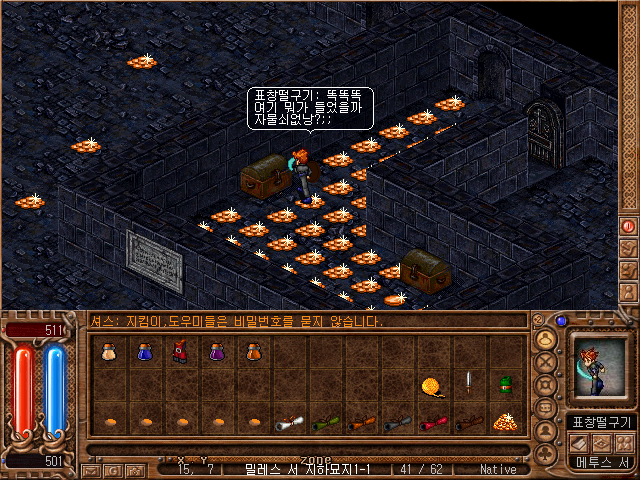The height and width of the screenshot is (480, 640).
Task: Click the red round button on right sidebar
Action: coord(629,226)
